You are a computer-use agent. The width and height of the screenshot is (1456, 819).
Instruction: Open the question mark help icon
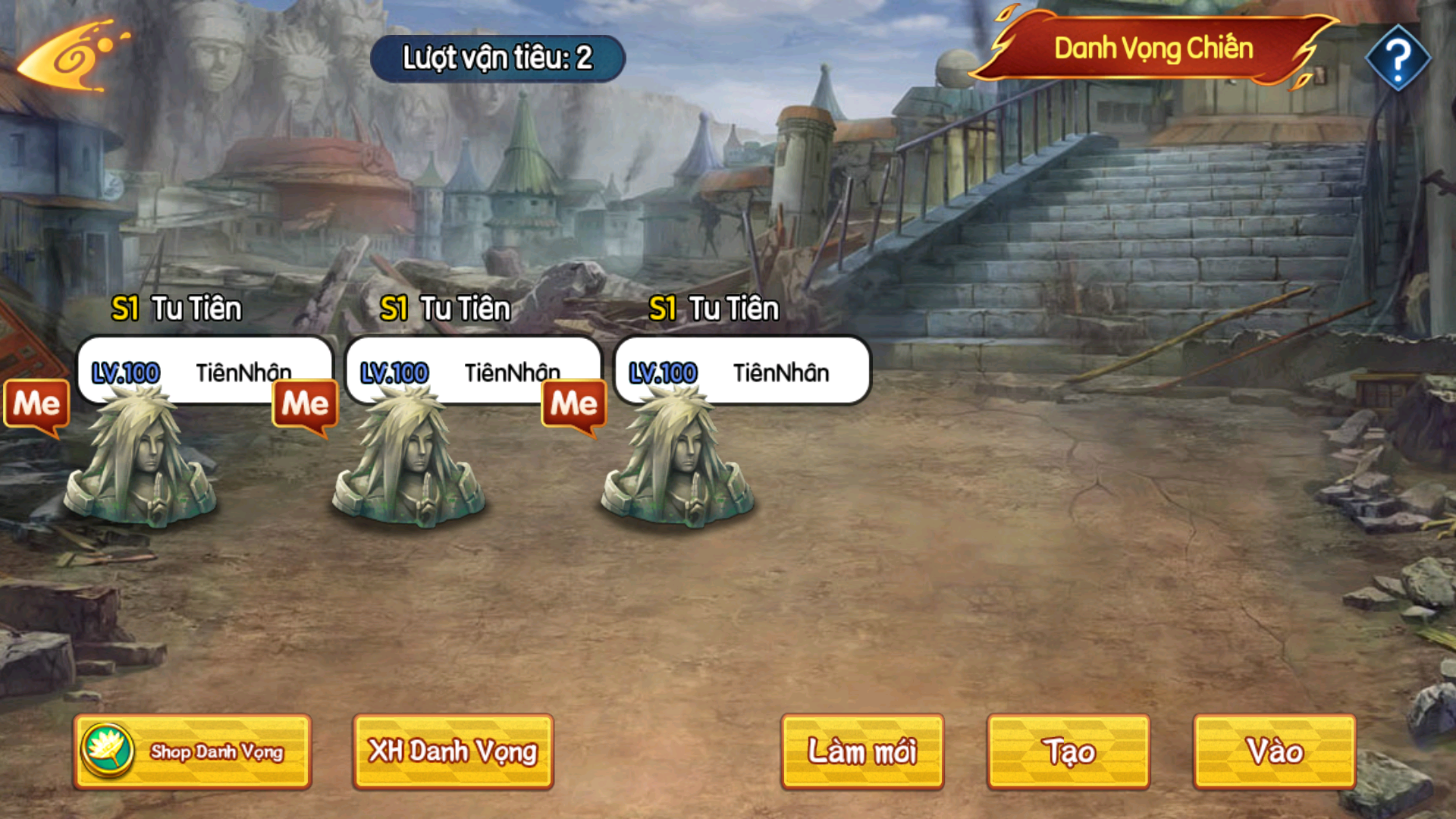tap(1398, 58)
